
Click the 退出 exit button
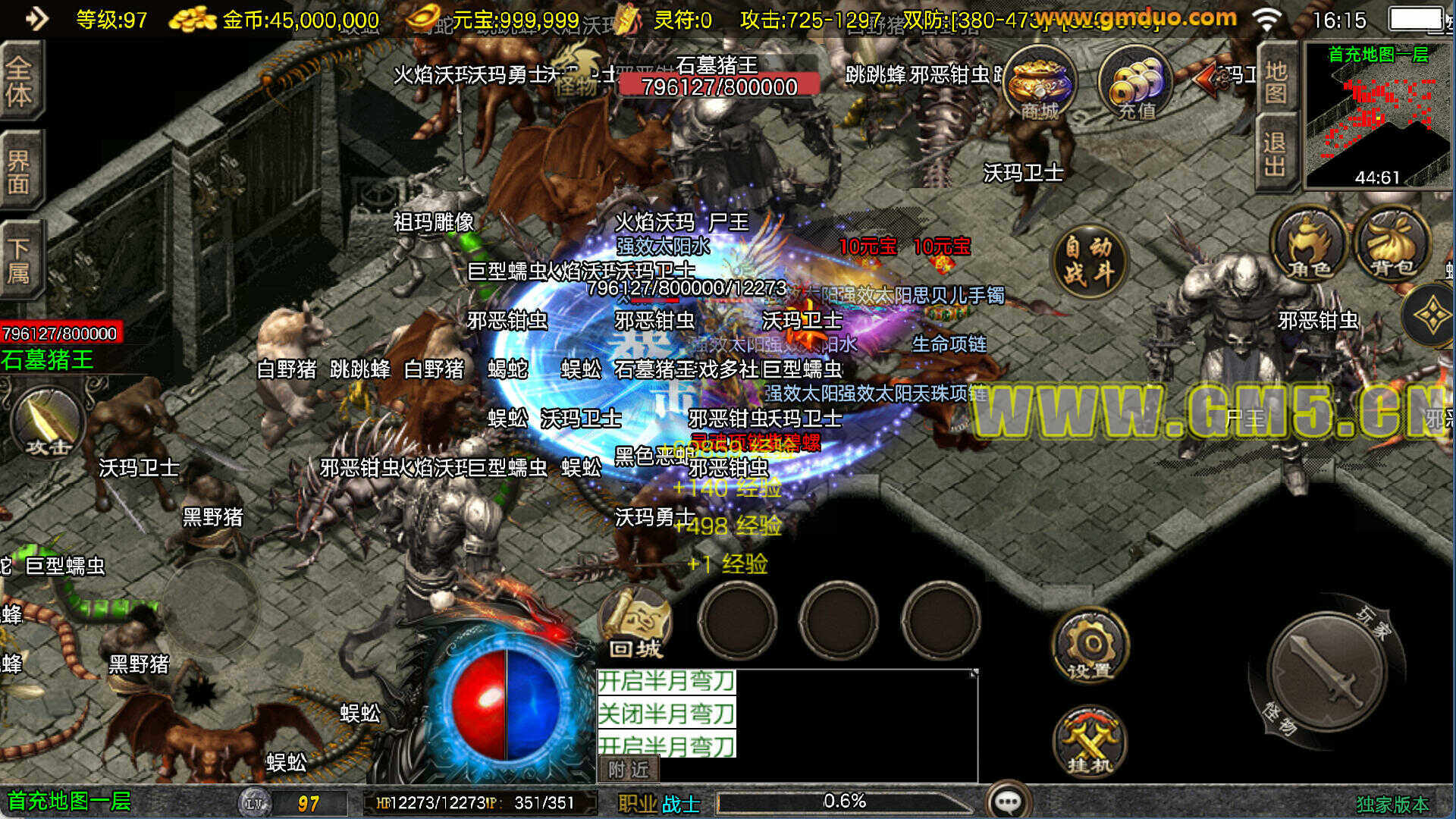[x=1276, y=153]
